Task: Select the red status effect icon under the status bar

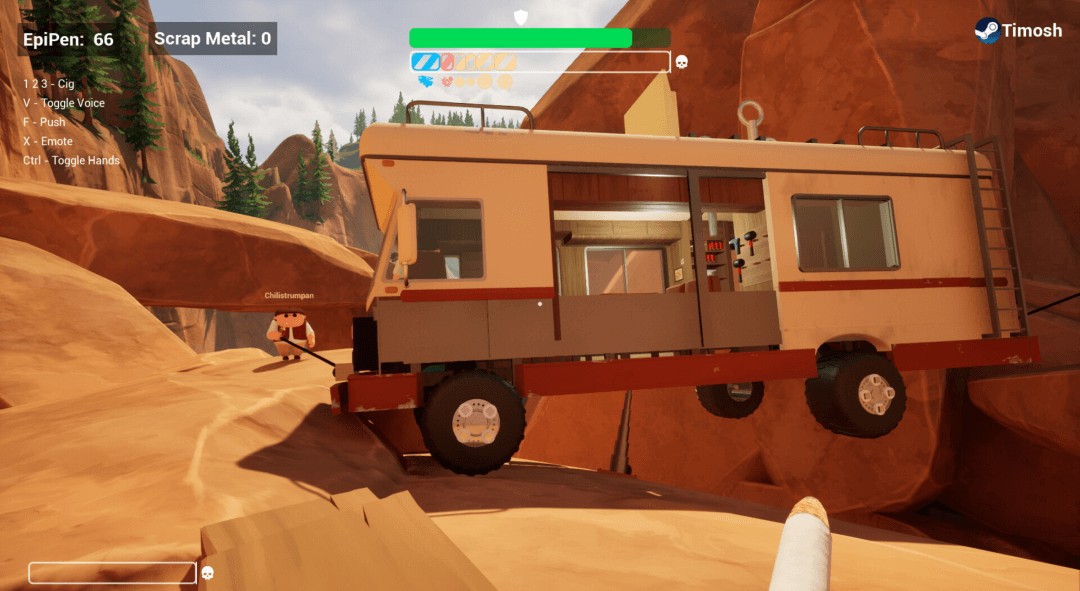Action: click(x=449, y=81)
